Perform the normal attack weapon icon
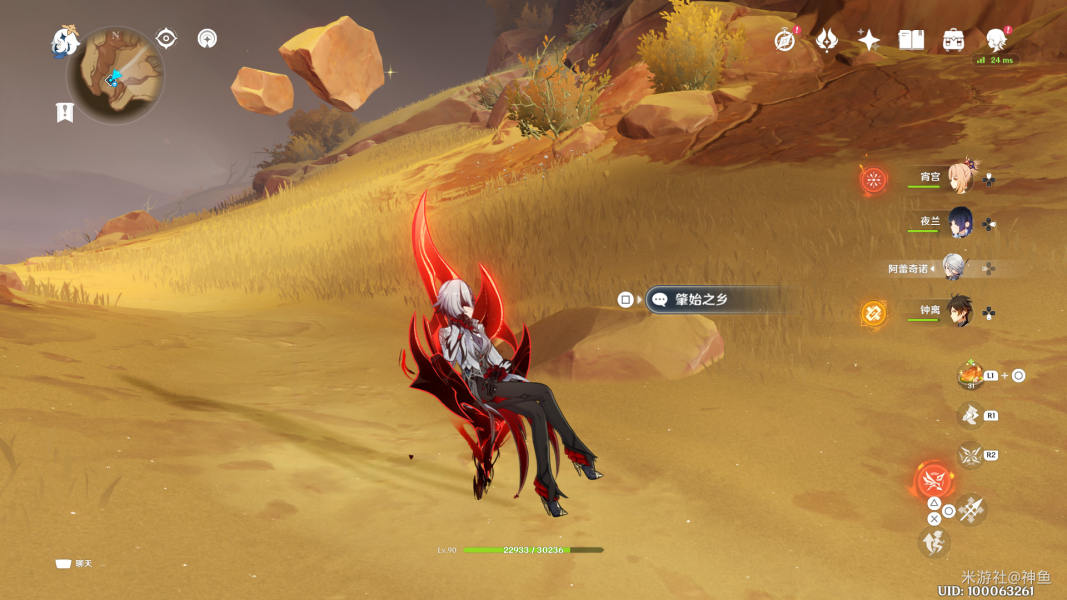This screenshot has width=1067, height=600. coord(971,511)
